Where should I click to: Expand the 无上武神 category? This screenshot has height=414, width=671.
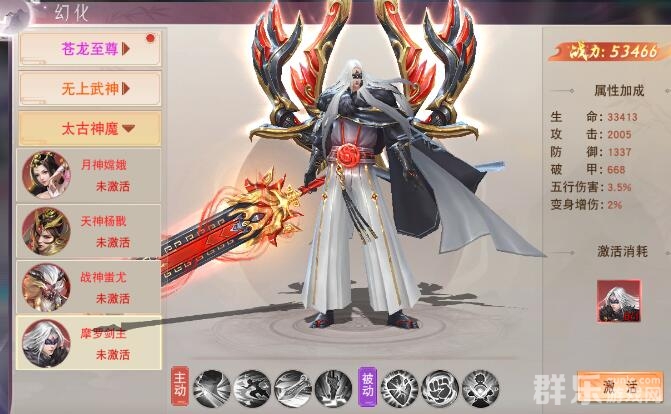[89, 89]
